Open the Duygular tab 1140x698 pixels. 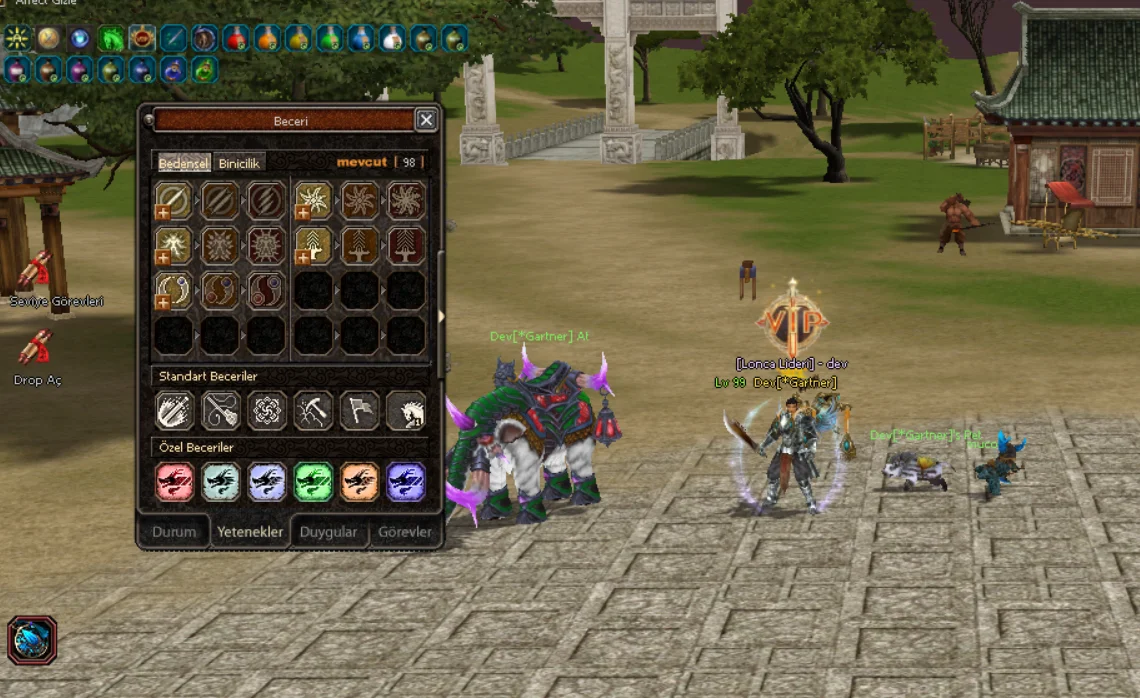click(x=328, y=532)
